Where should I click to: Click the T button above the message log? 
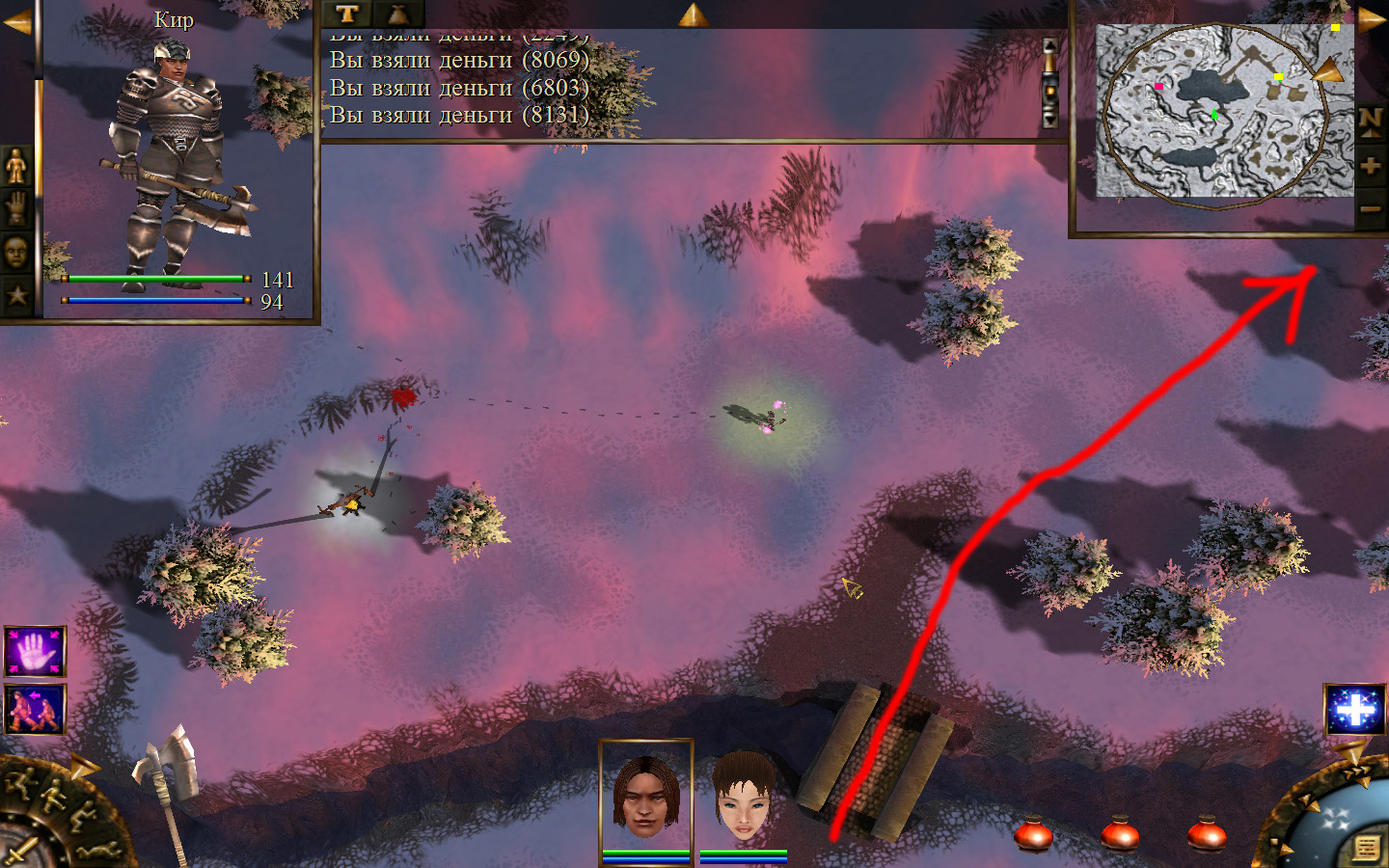(x=347, y=14)
